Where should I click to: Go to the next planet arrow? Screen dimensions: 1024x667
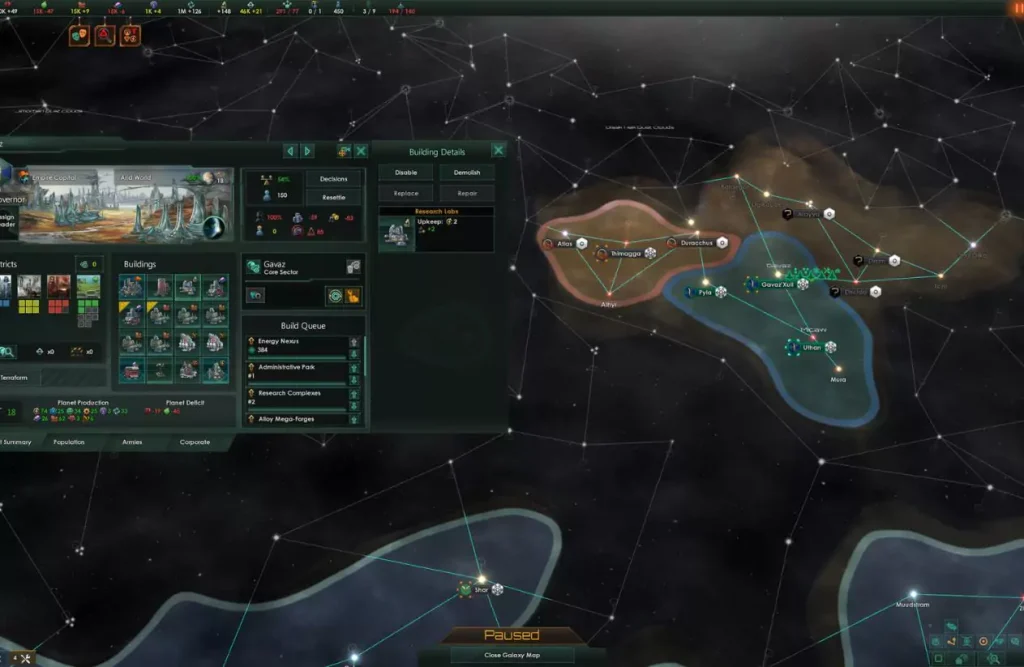click(x=308, y=151)
